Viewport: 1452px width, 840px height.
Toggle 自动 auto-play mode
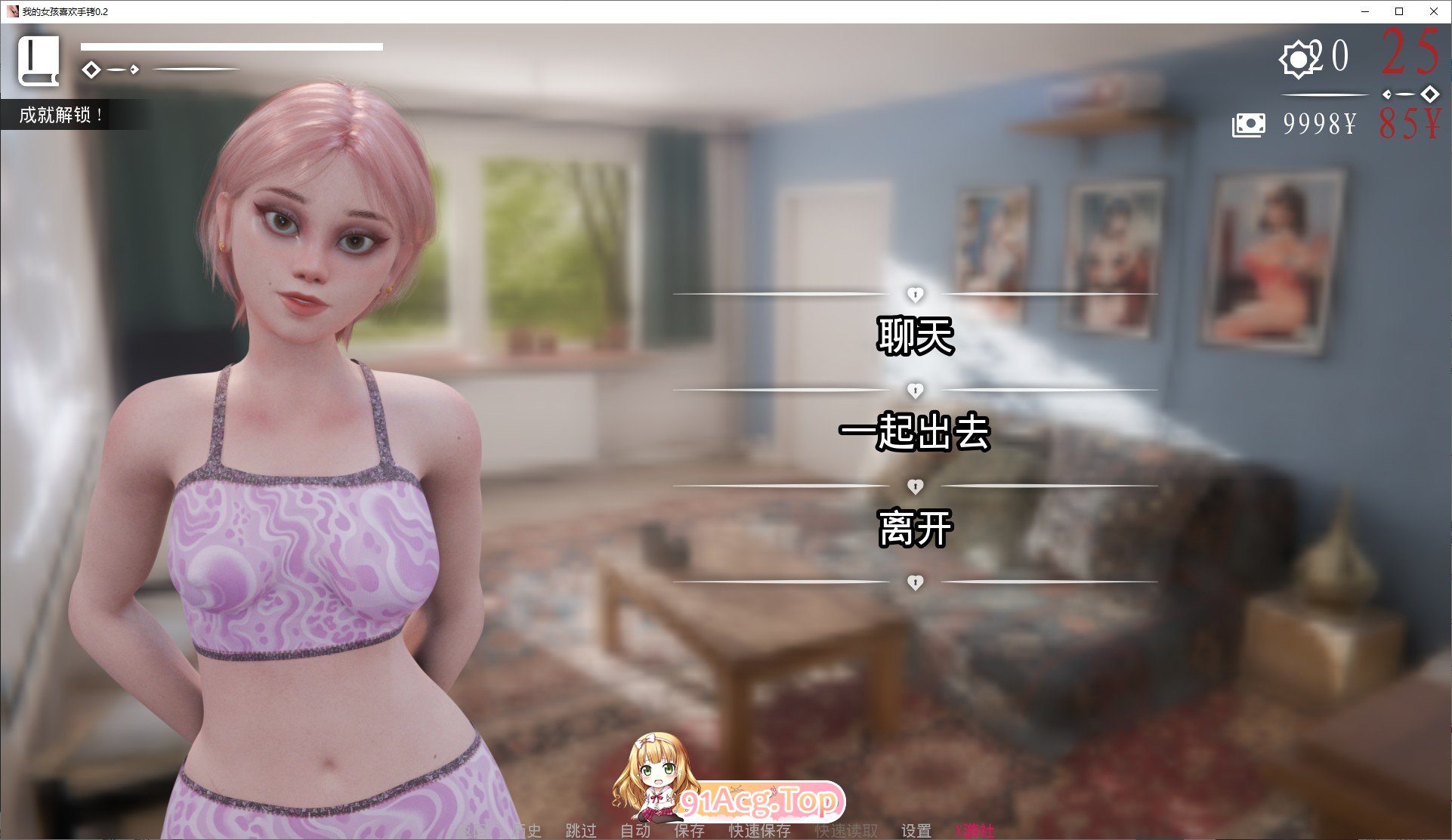637,831
